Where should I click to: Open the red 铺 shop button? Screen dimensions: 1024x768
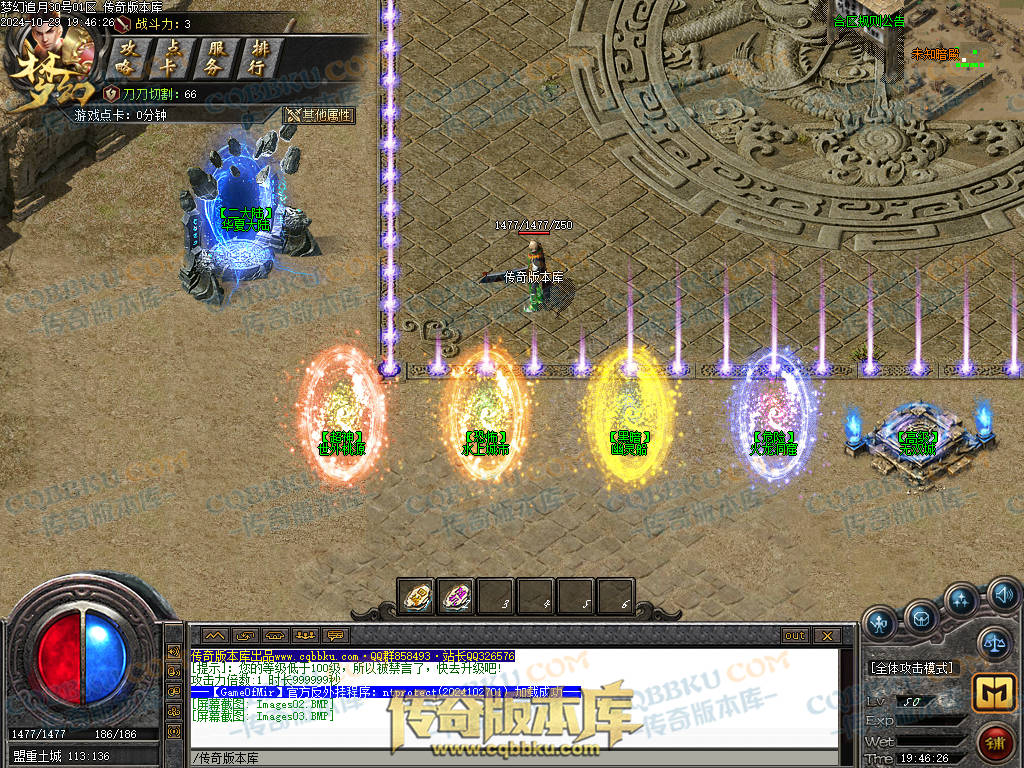pos(996,744)
